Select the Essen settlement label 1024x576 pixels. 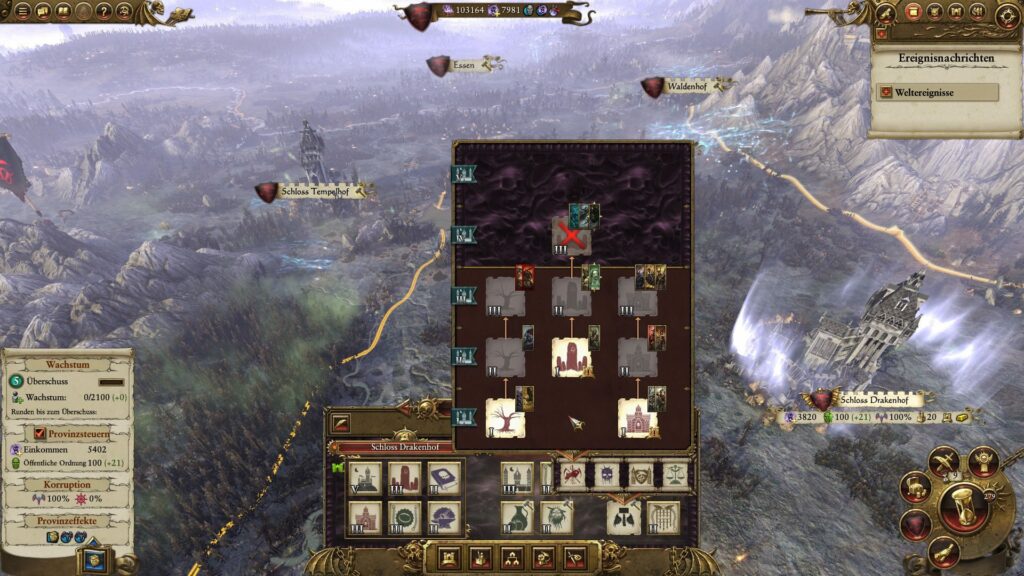click(x=463, y=65)
